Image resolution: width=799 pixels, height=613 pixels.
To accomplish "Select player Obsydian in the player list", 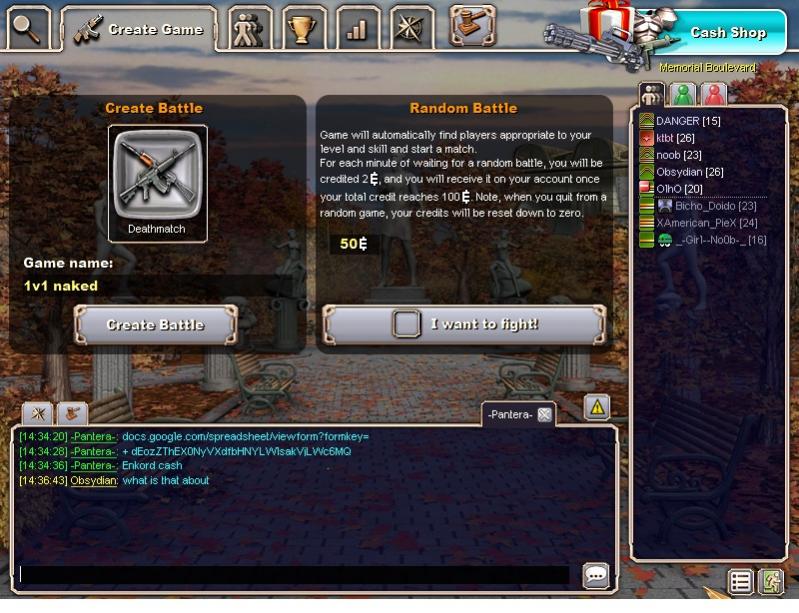I will [x=689, y=172].
